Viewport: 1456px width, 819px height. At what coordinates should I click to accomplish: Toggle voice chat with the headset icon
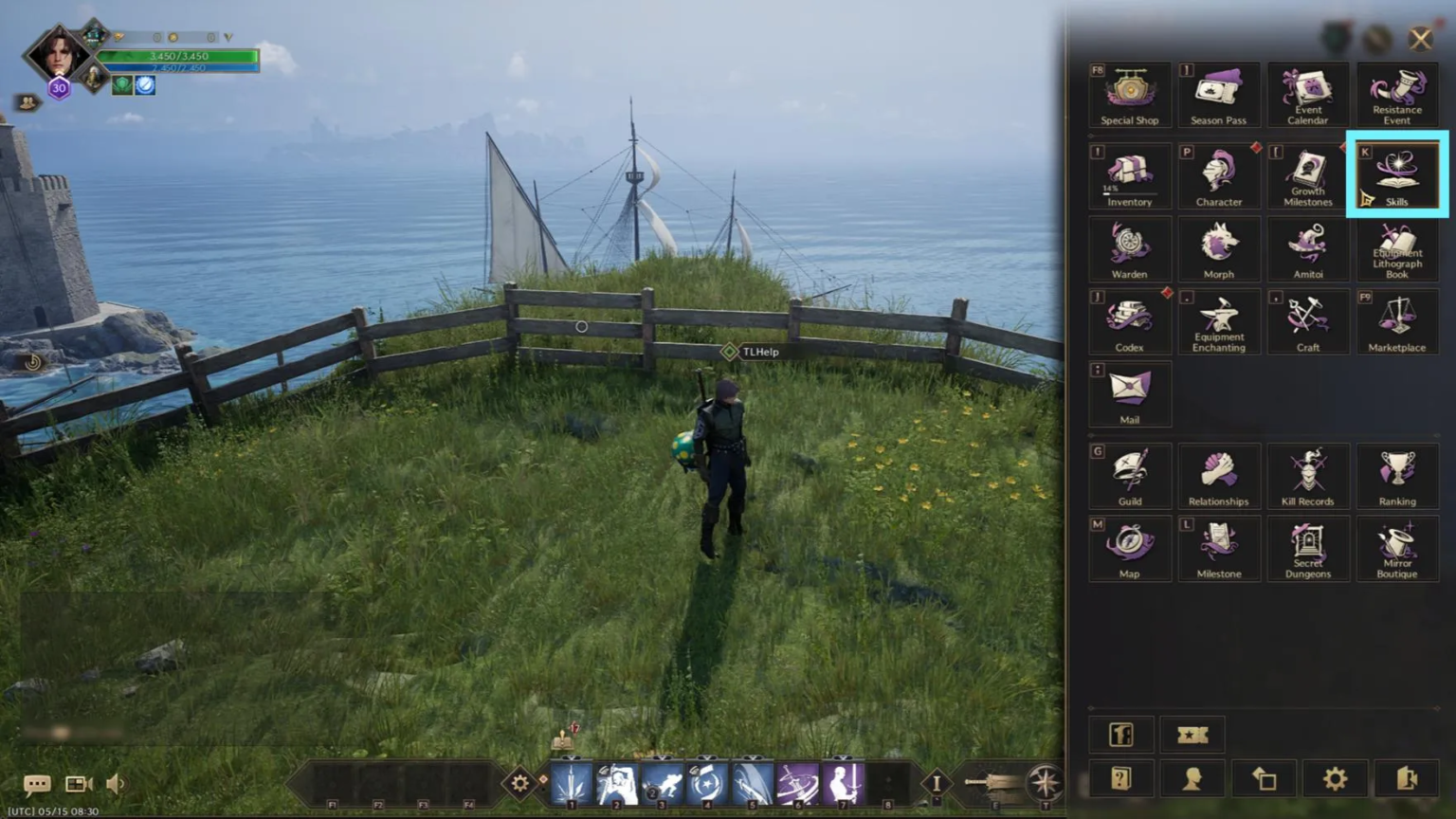pos(77,783)
